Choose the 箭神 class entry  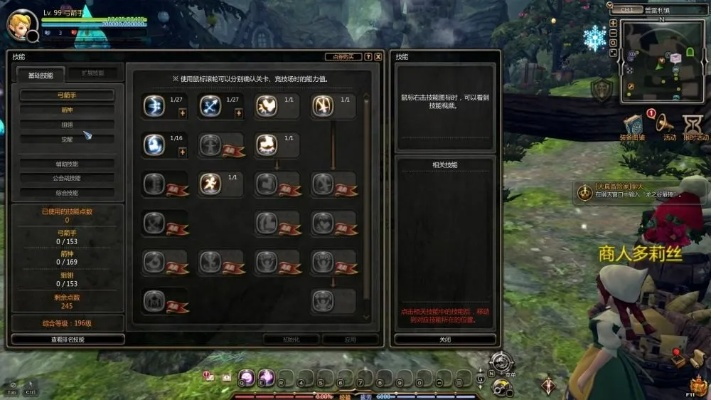[66, 110]
